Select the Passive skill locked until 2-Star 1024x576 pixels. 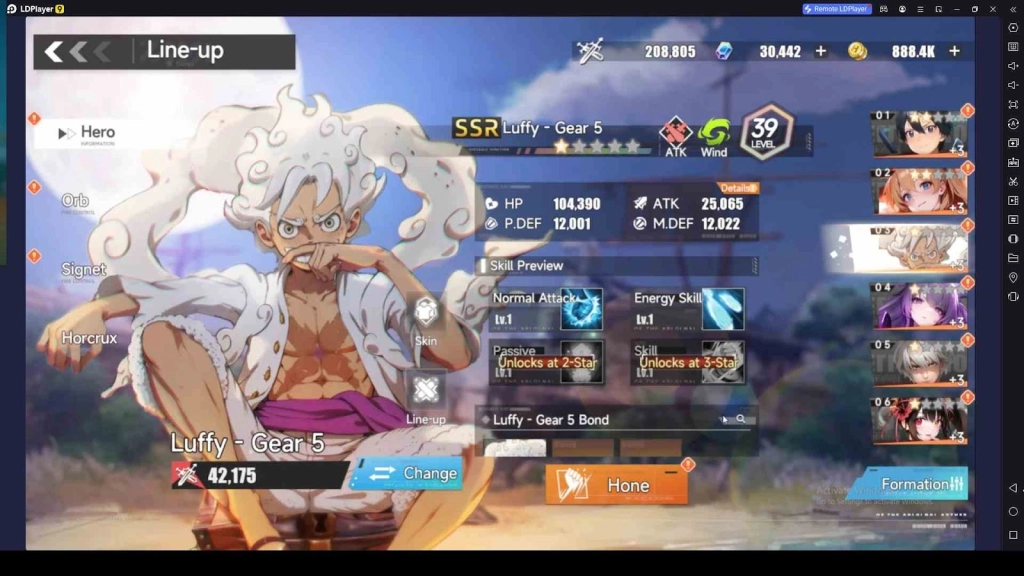coord(580,362)
